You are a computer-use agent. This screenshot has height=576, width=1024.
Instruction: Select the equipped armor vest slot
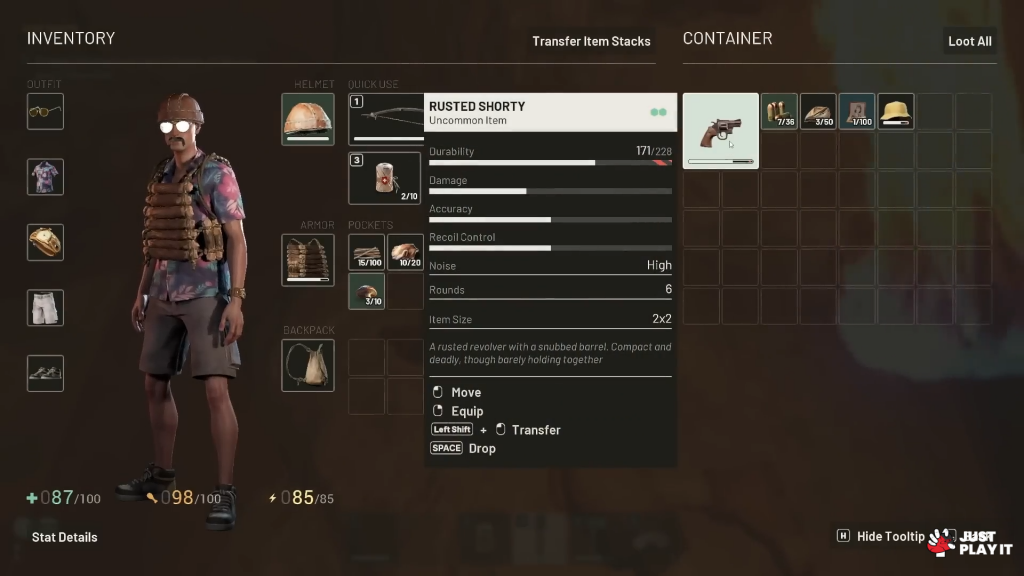308,260
